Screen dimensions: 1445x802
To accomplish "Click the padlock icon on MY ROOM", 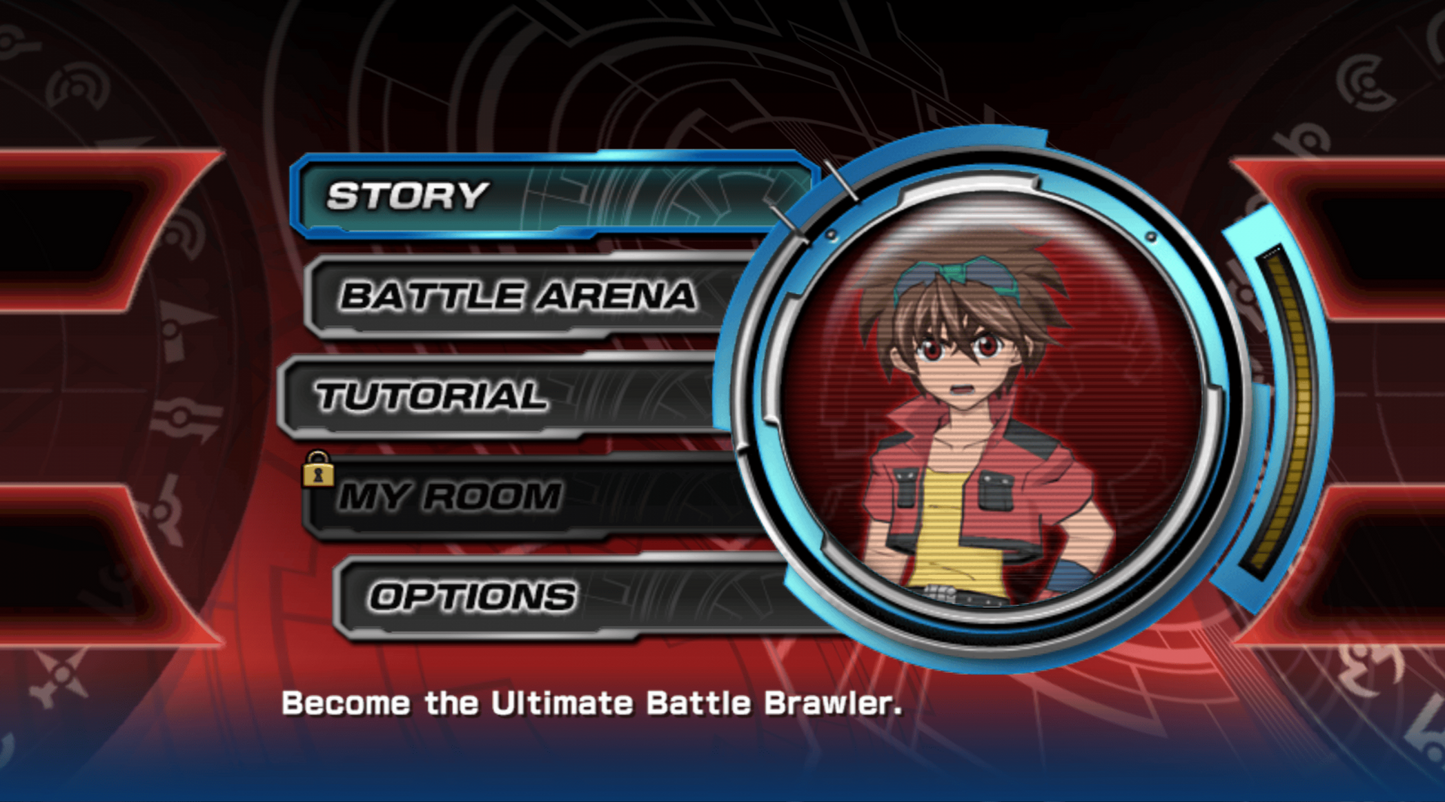I will (x=318, y=471).
